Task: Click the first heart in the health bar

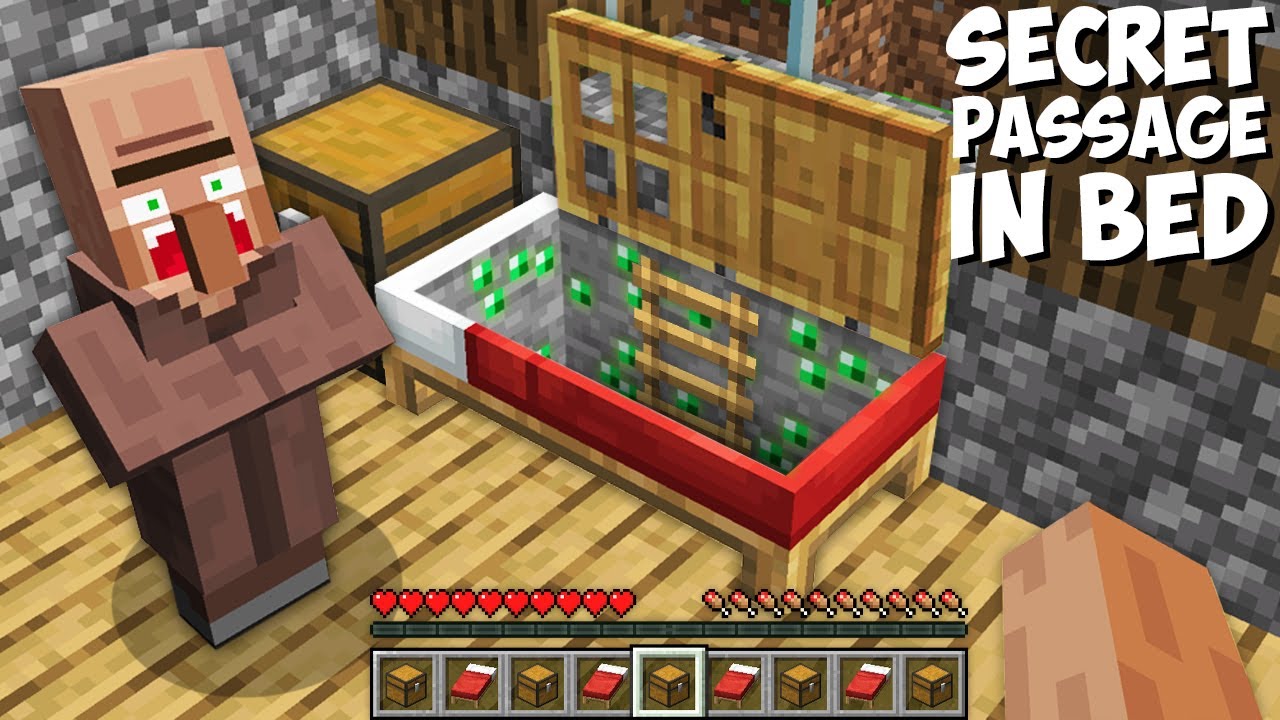Action: (x=384, y=602)
